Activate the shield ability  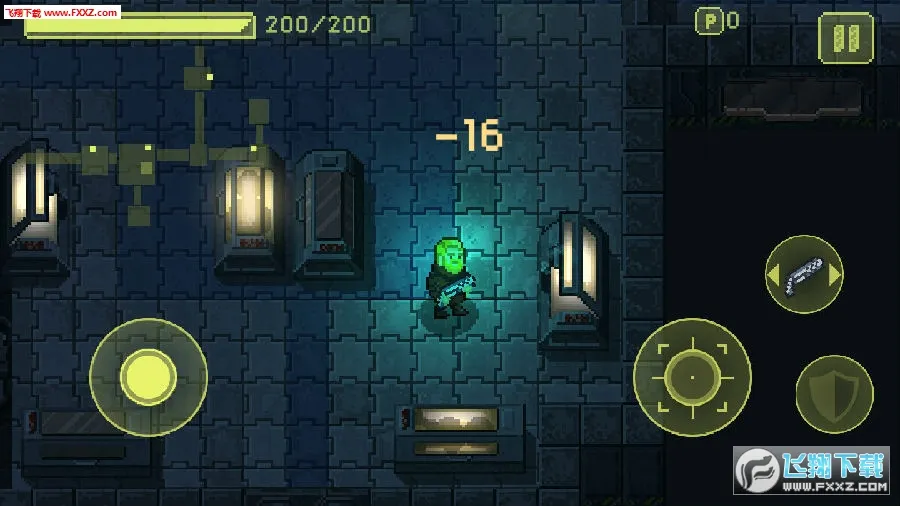834,394
